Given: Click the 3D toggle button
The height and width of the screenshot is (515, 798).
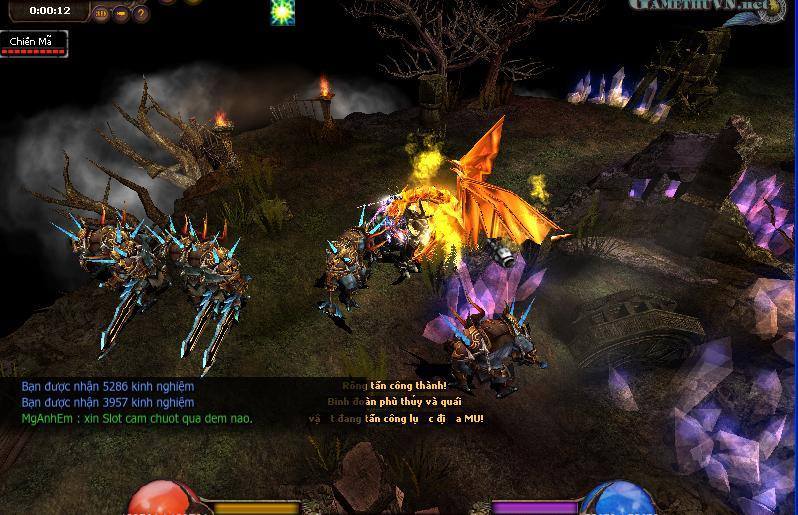Looking at the screenshot, I should [101, 13].
